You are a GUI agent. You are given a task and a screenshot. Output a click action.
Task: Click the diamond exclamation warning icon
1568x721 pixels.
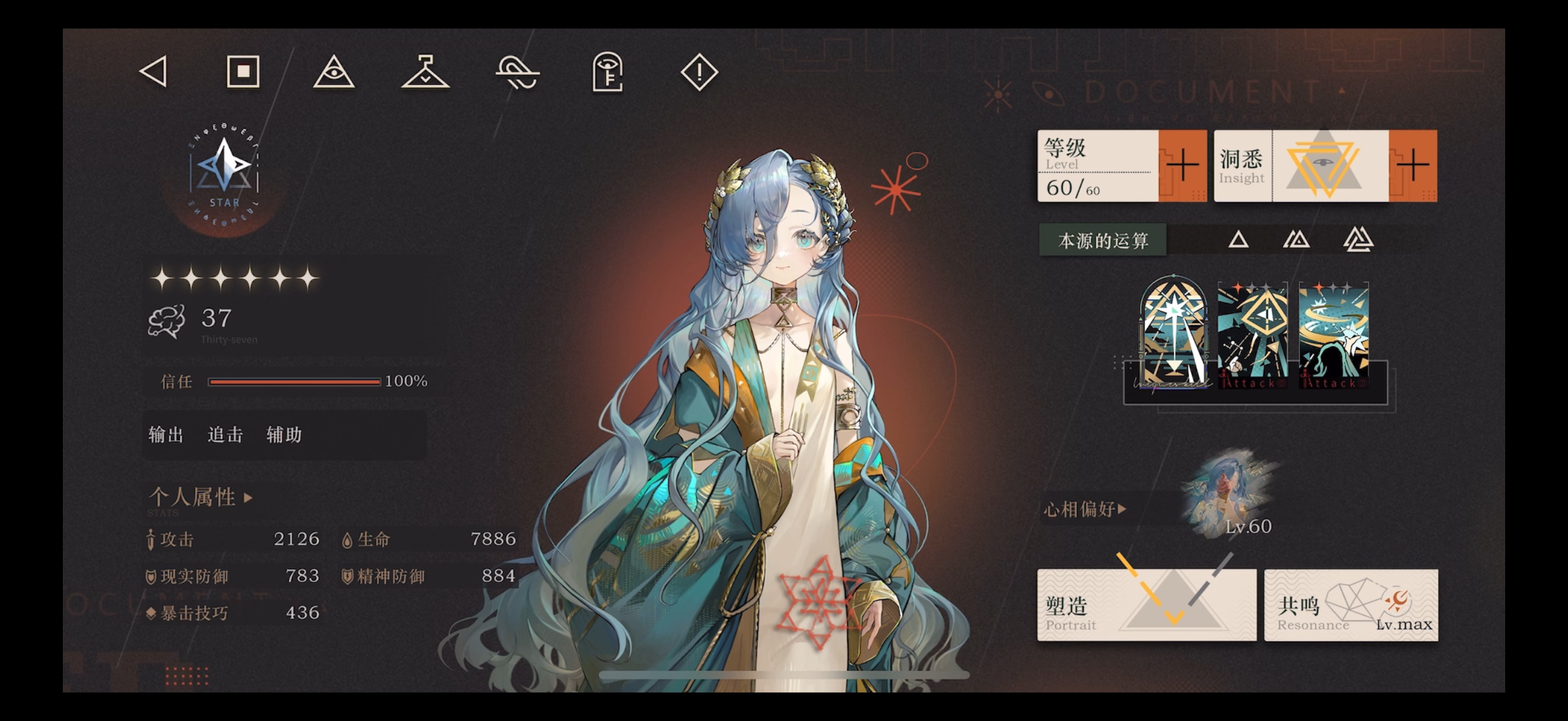(x=697, y=71)
